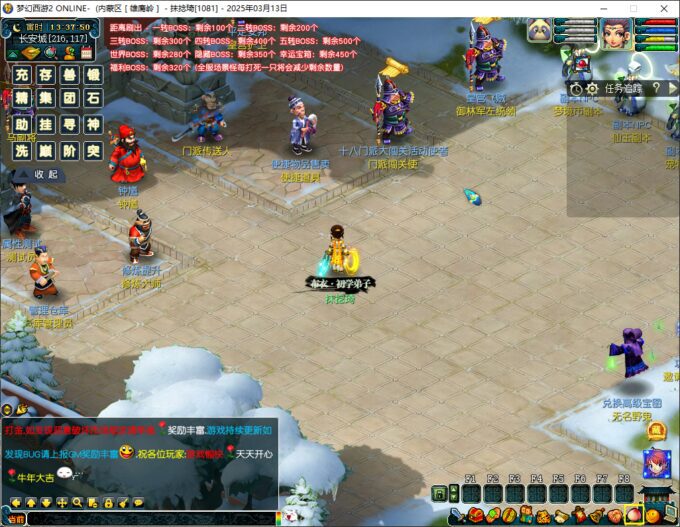Click the magnifier icon in chat toolbar
680x527 pixels.
pyautogui.click(x=77, y=502)
